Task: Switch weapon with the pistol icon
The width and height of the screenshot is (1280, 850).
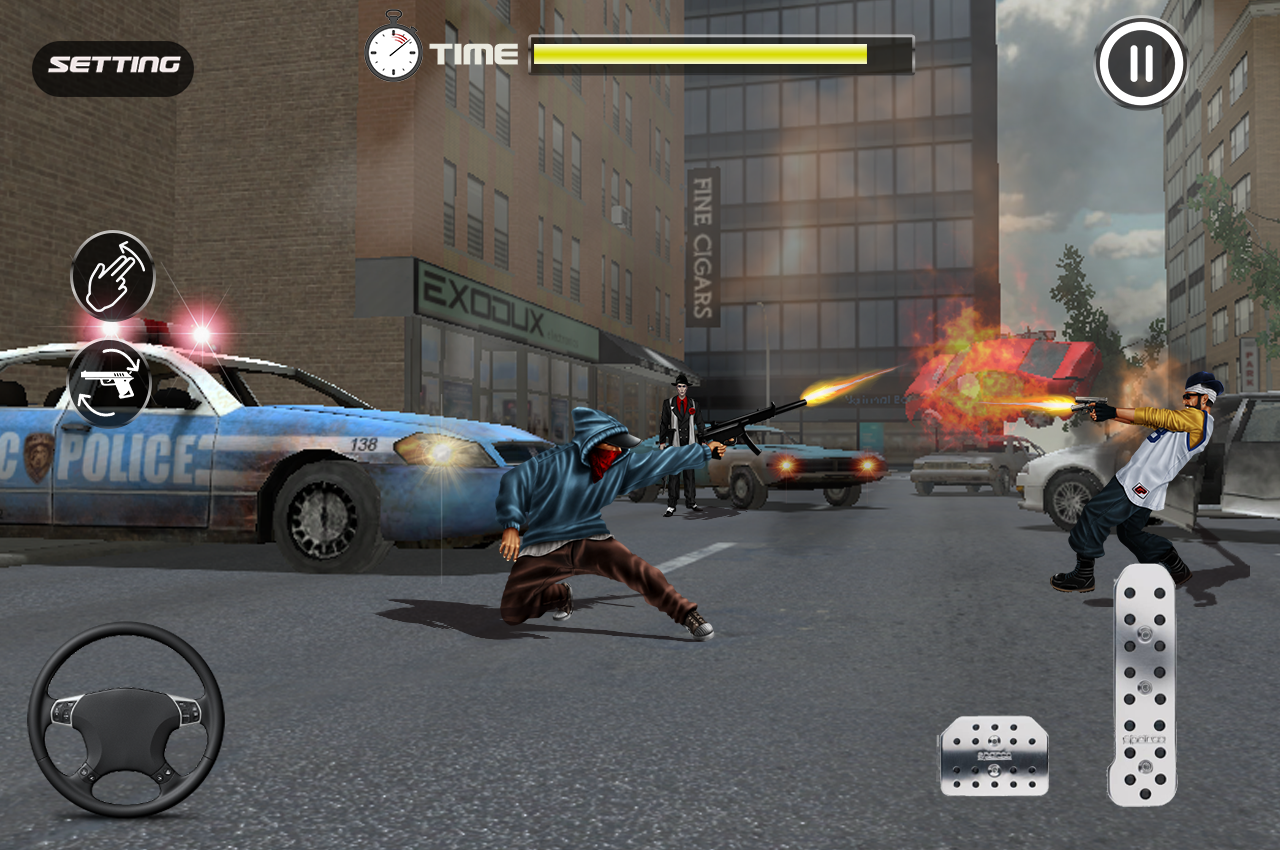Action: click(x=110, y=384)
